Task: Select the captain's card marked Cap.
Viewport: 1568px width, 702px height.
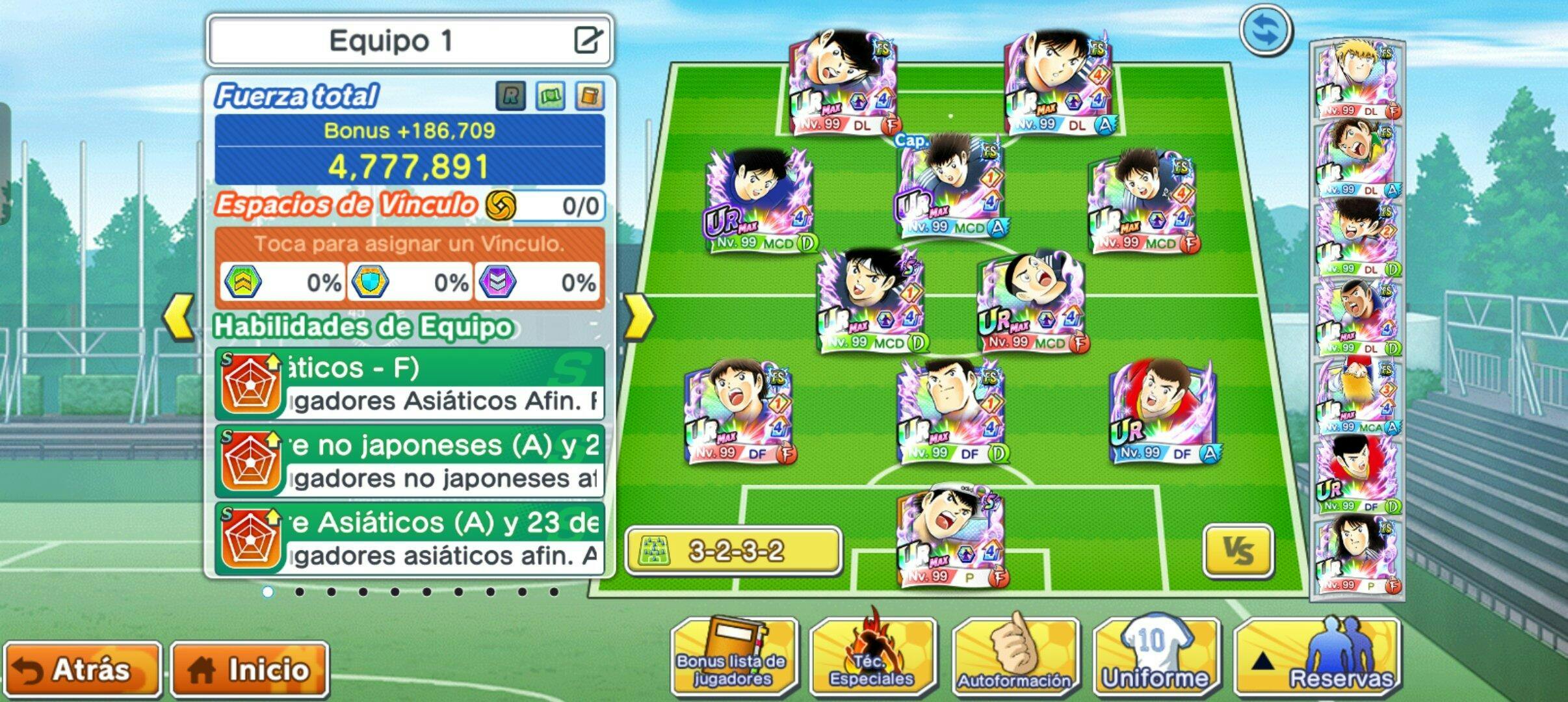Action: [x=950, y=185]
